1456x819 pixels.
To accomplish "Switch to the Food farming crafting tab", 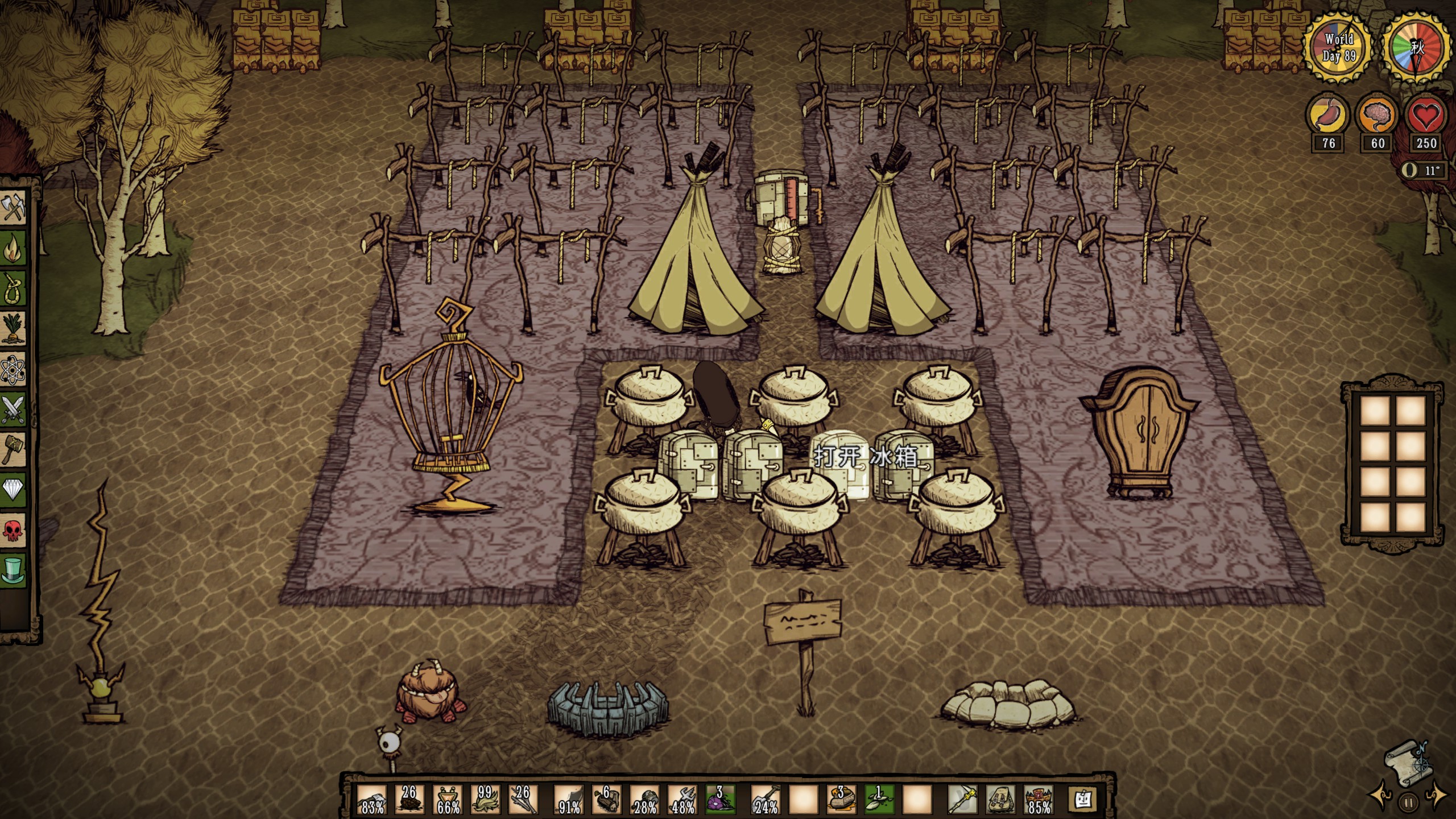I will click(x=13, y=328).
